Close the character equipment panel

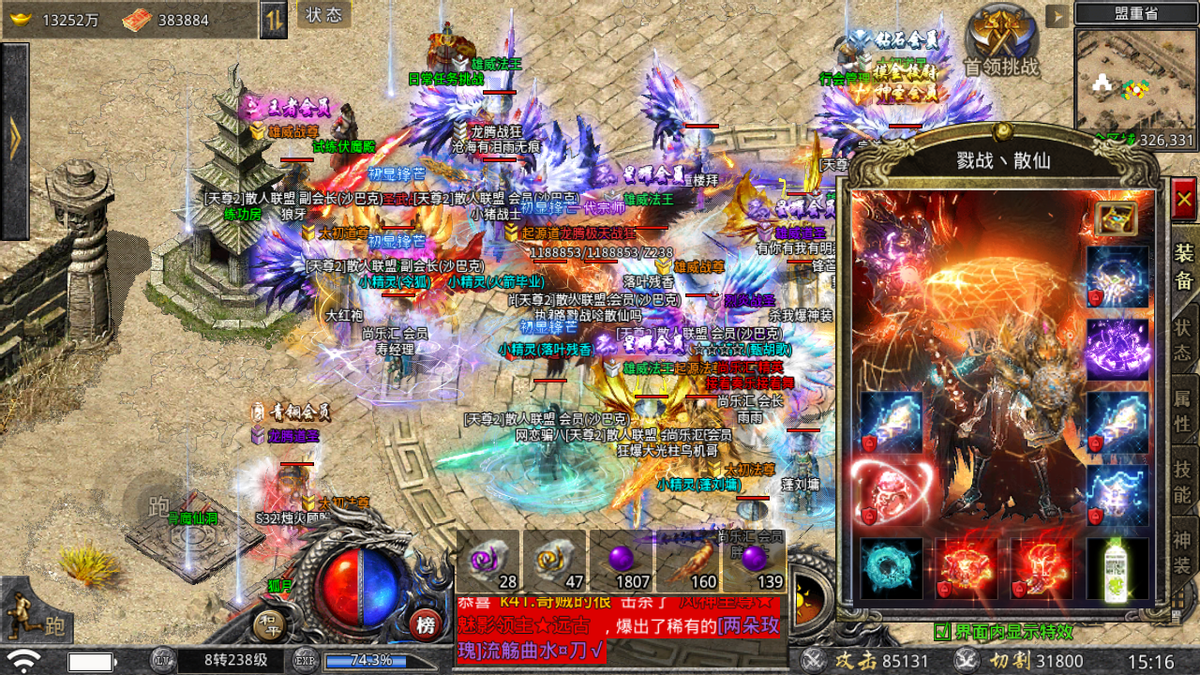[1184, 199]
